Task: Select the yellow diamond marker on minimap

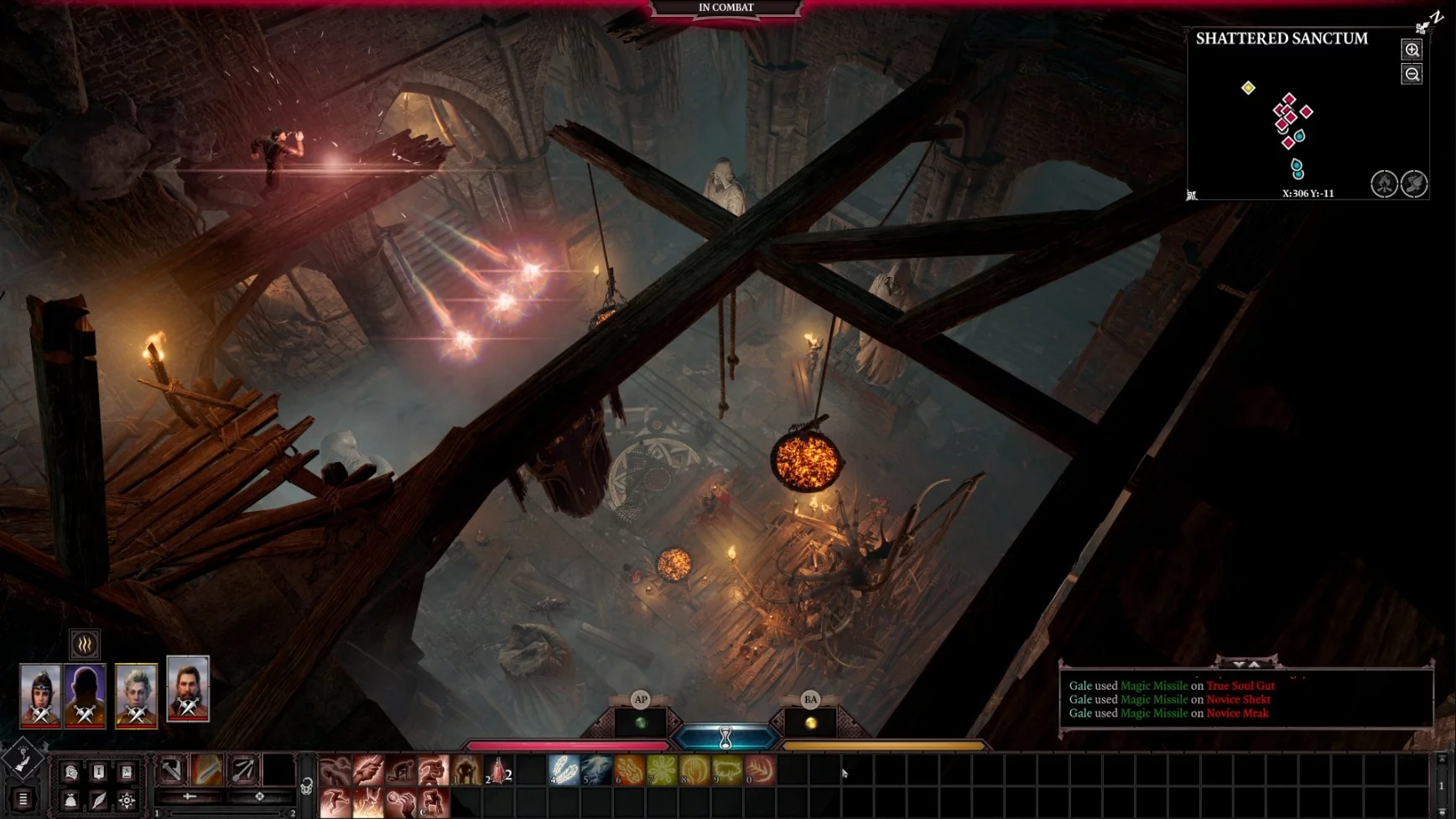Action: tap(1248, 88)
